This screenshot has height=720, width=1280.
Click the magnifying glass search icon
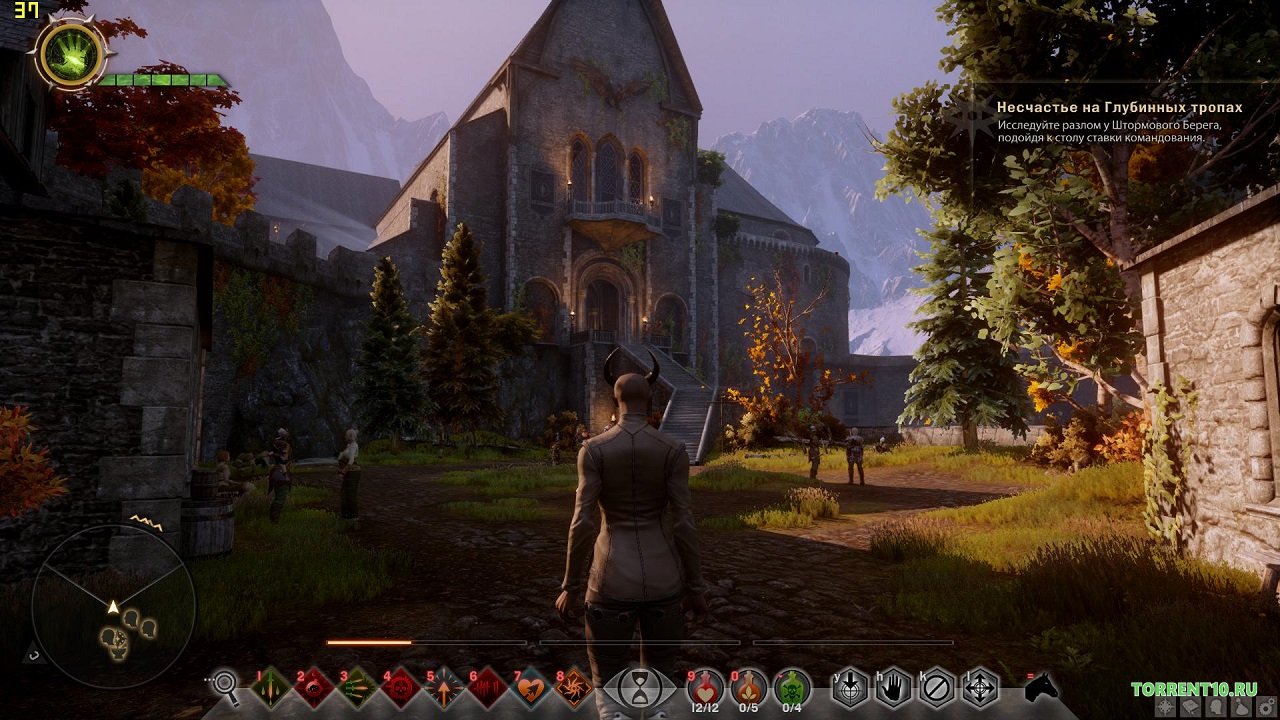click(227, 686)
